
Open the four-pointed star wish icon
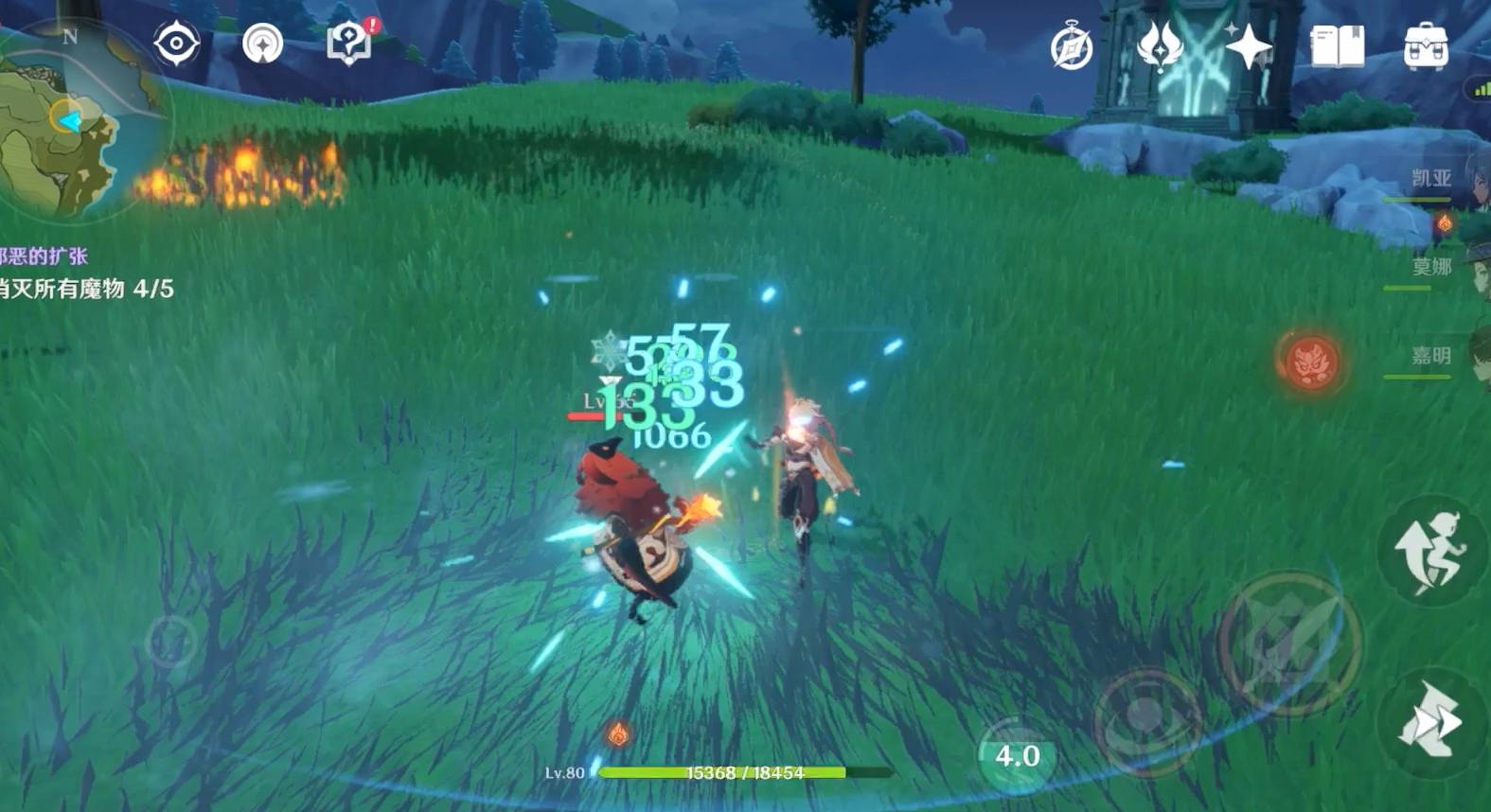[x=1248, y=45]
